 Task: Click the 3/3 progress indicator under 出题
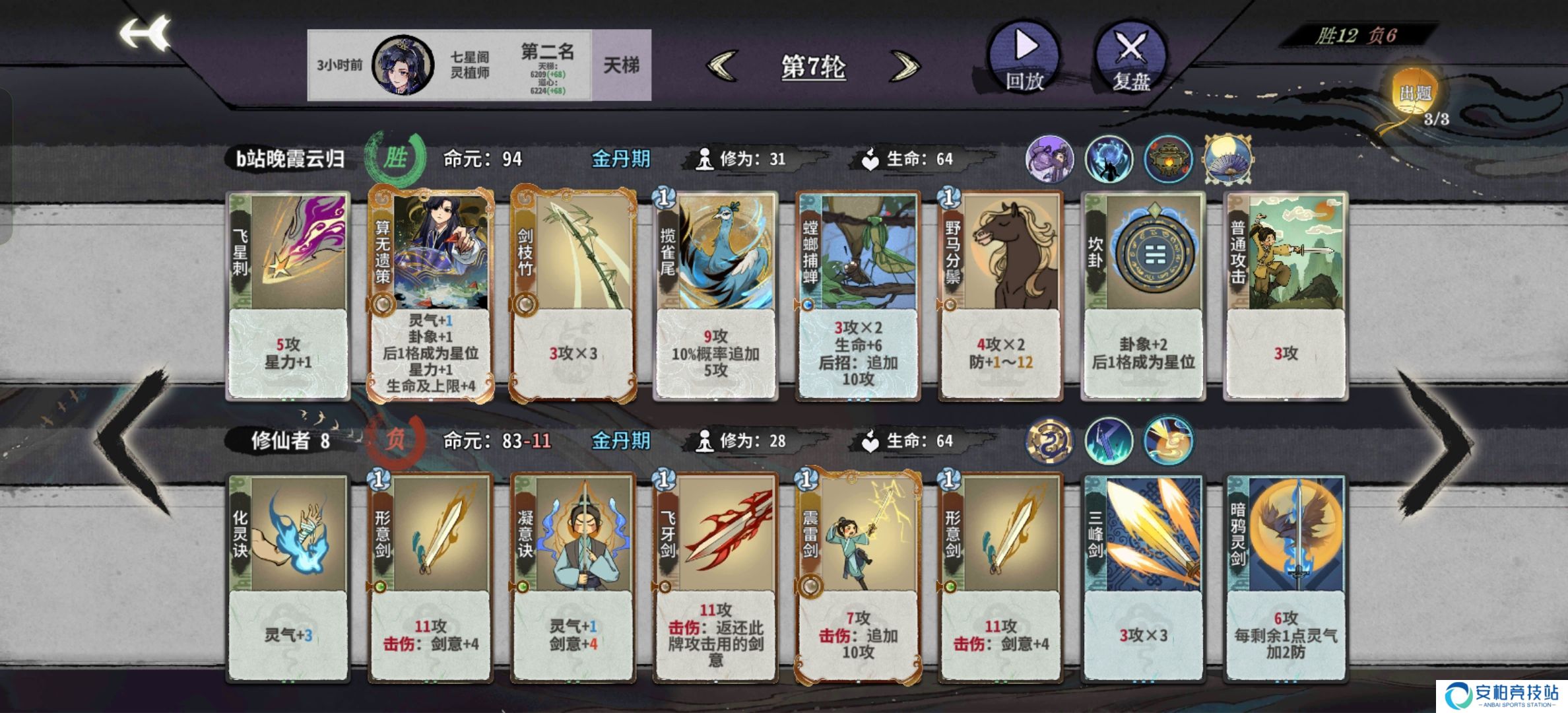pyautogui.click(x=1437, y=119)
